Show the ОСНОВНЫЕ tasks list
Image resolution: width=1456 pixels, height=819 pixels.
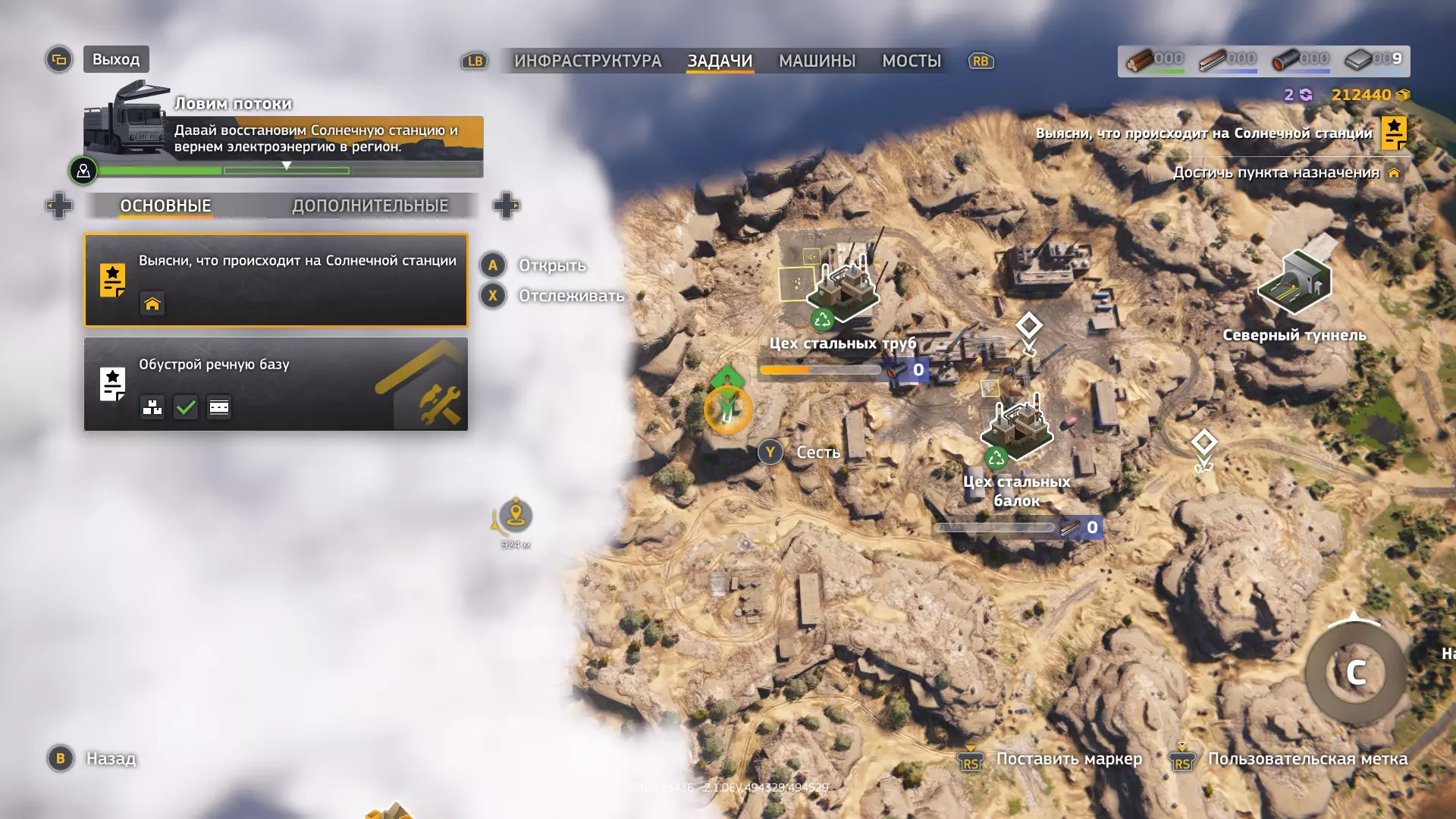tap(165, 206)
